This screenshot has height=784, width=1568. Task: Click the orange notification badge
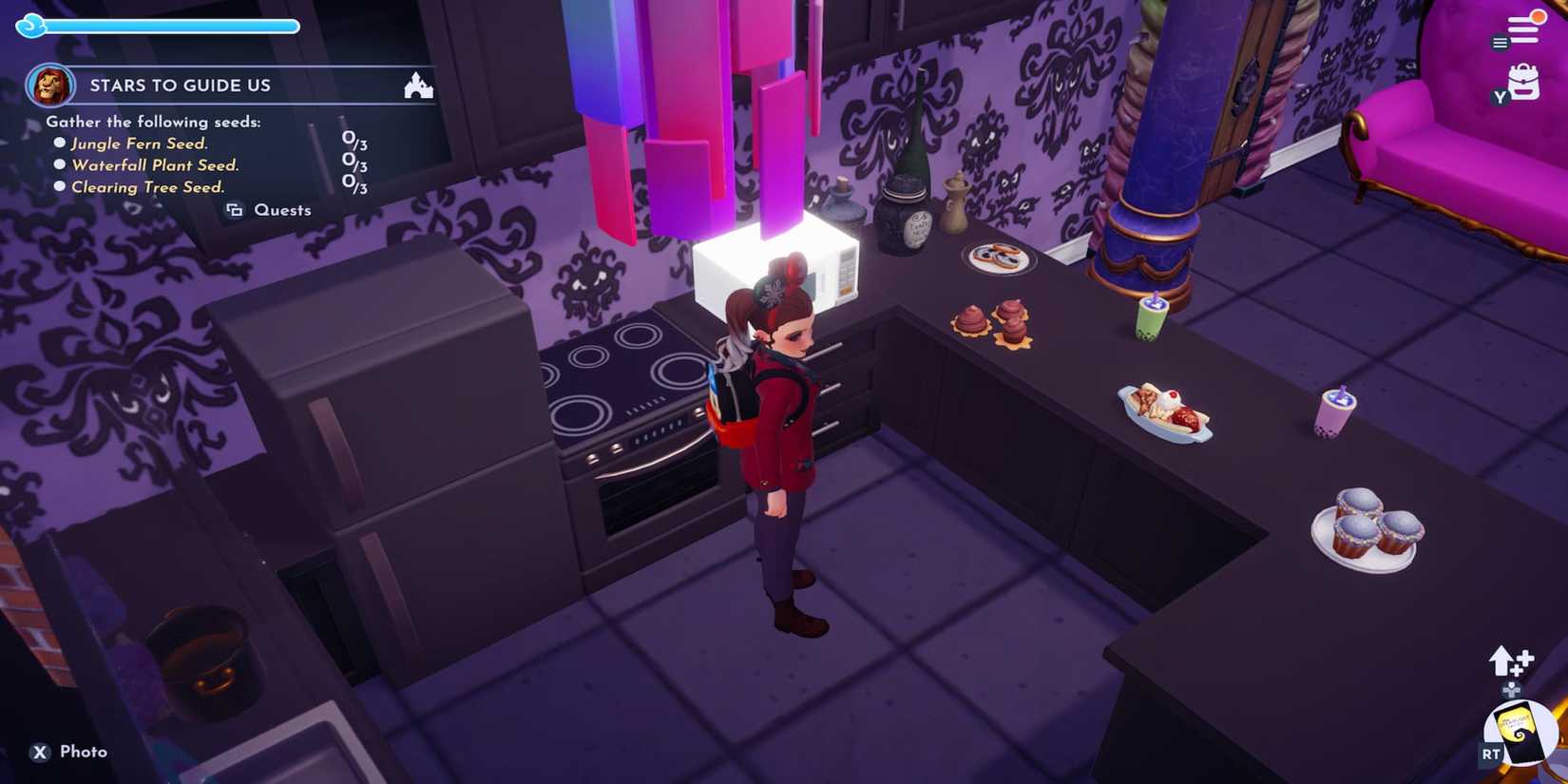click(1538, 16)
